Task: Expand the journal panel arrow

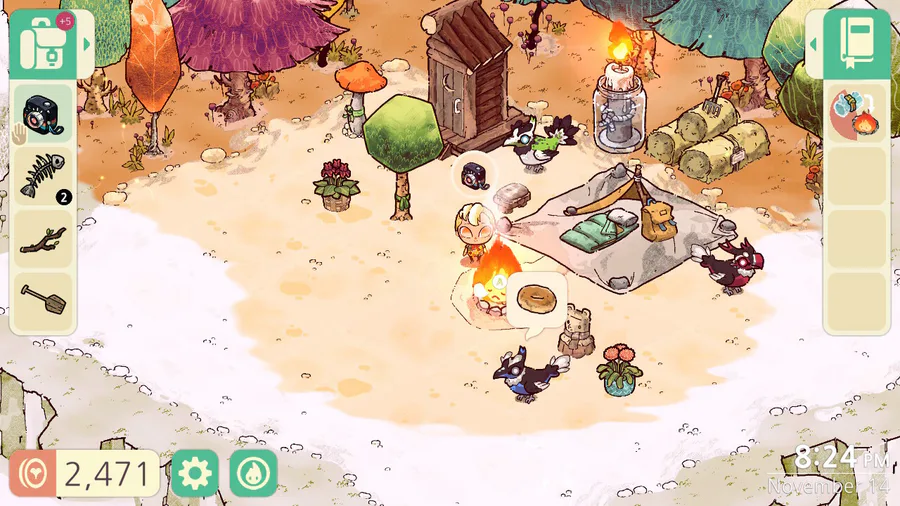Action: pos(813,45)
